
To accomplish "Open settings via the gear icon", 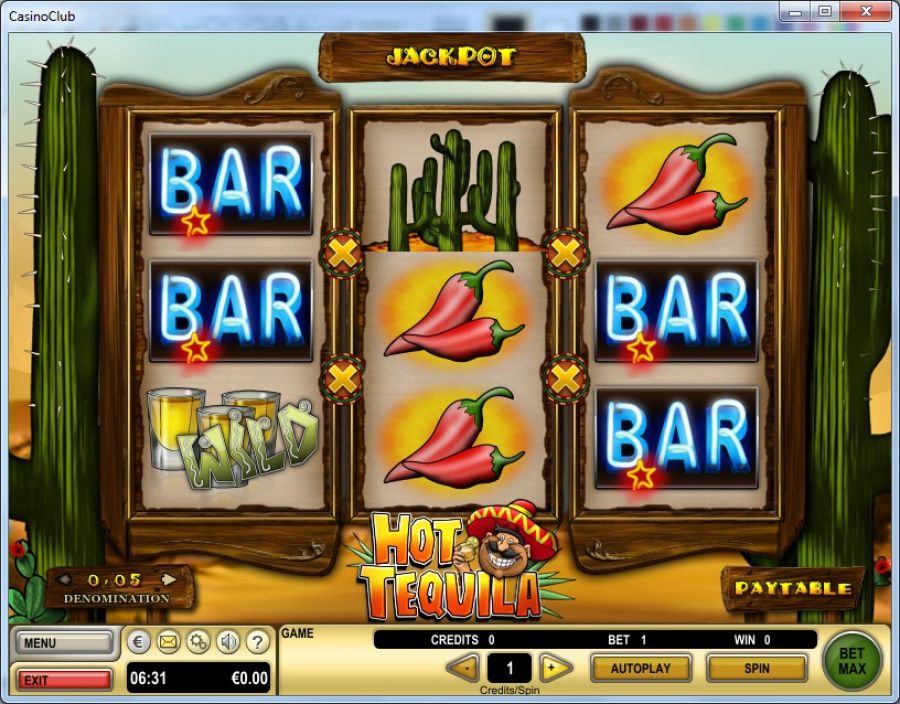I will (198, 641).
